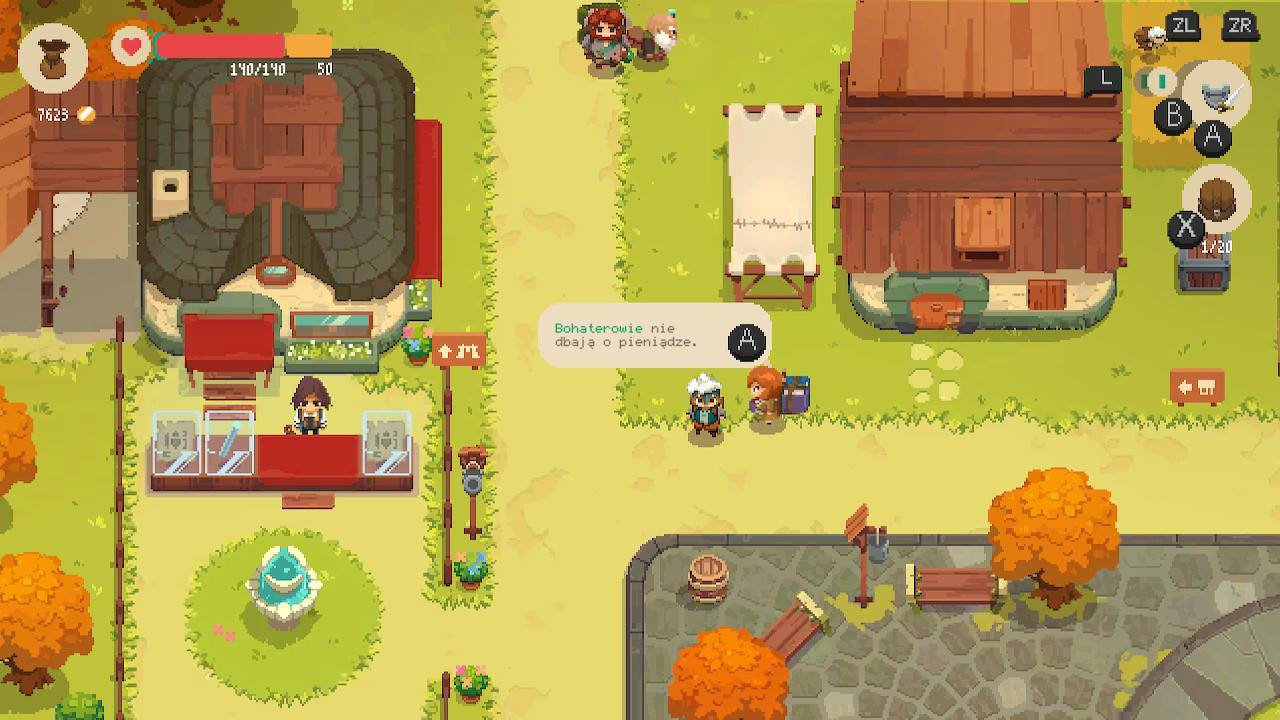Activate the L button prompt
The image size is (1280, 720).
click(1103, 77)
